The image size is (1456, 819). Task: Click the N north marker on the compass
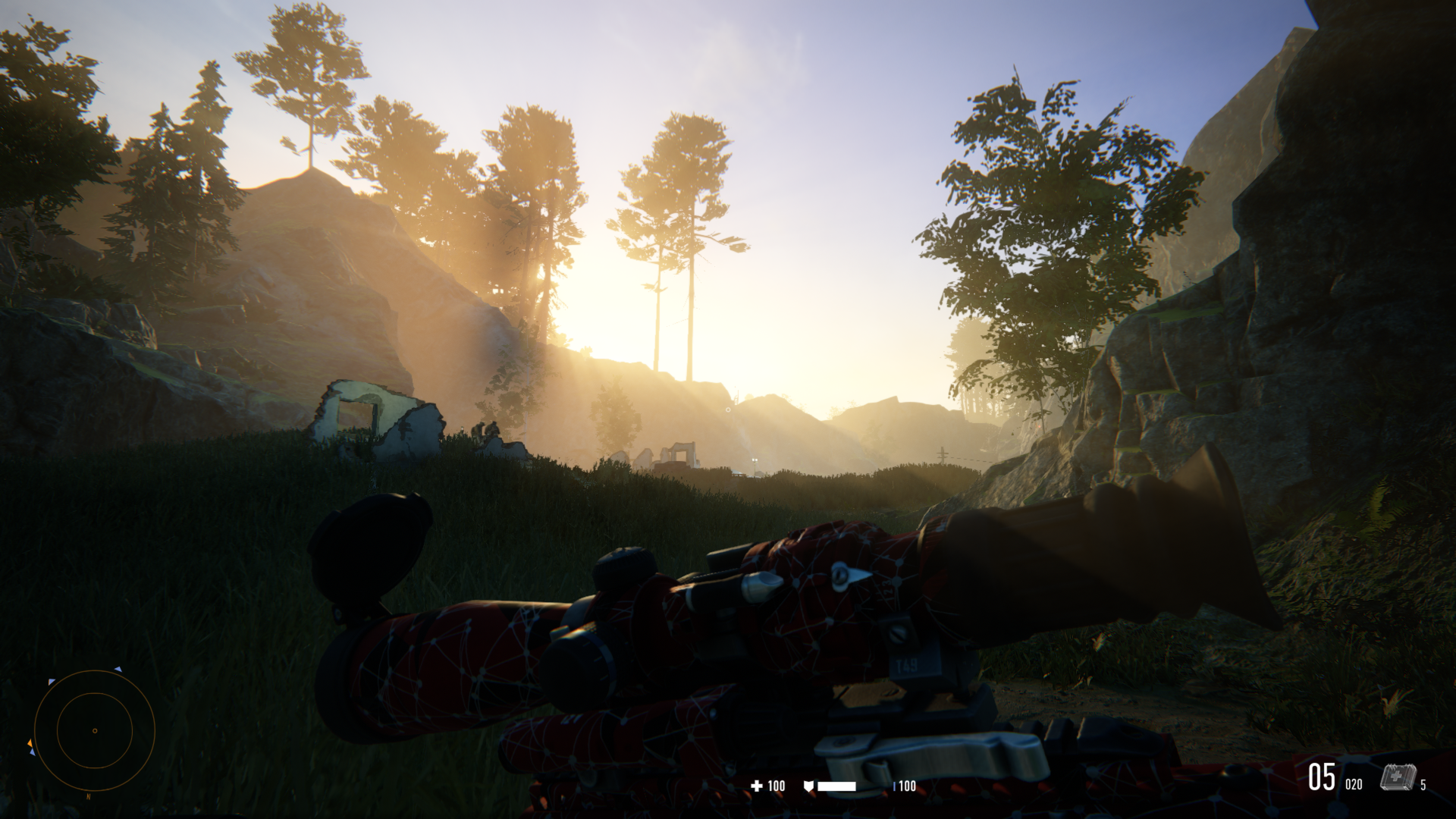coord(88,796)
